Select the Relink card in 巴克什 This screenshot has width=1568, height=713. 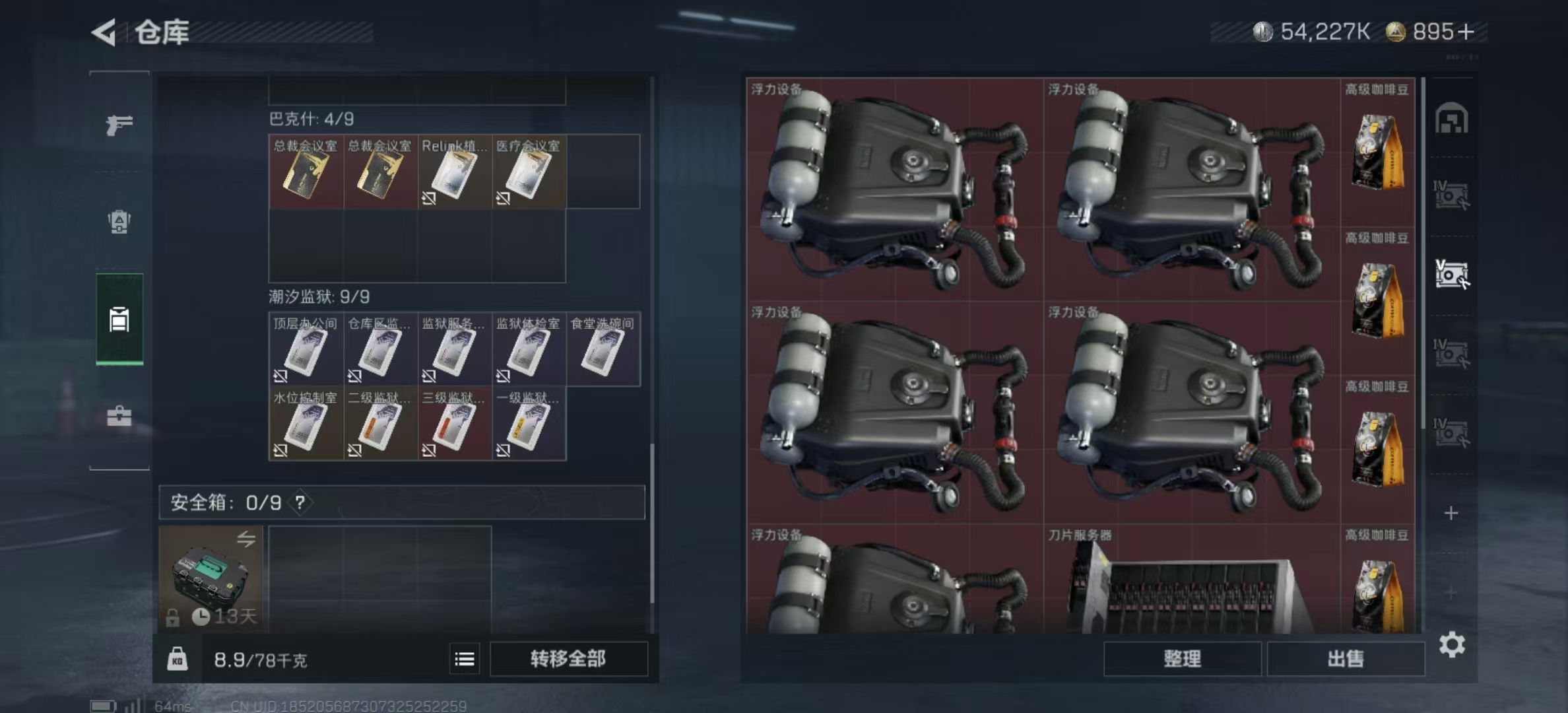454,172
